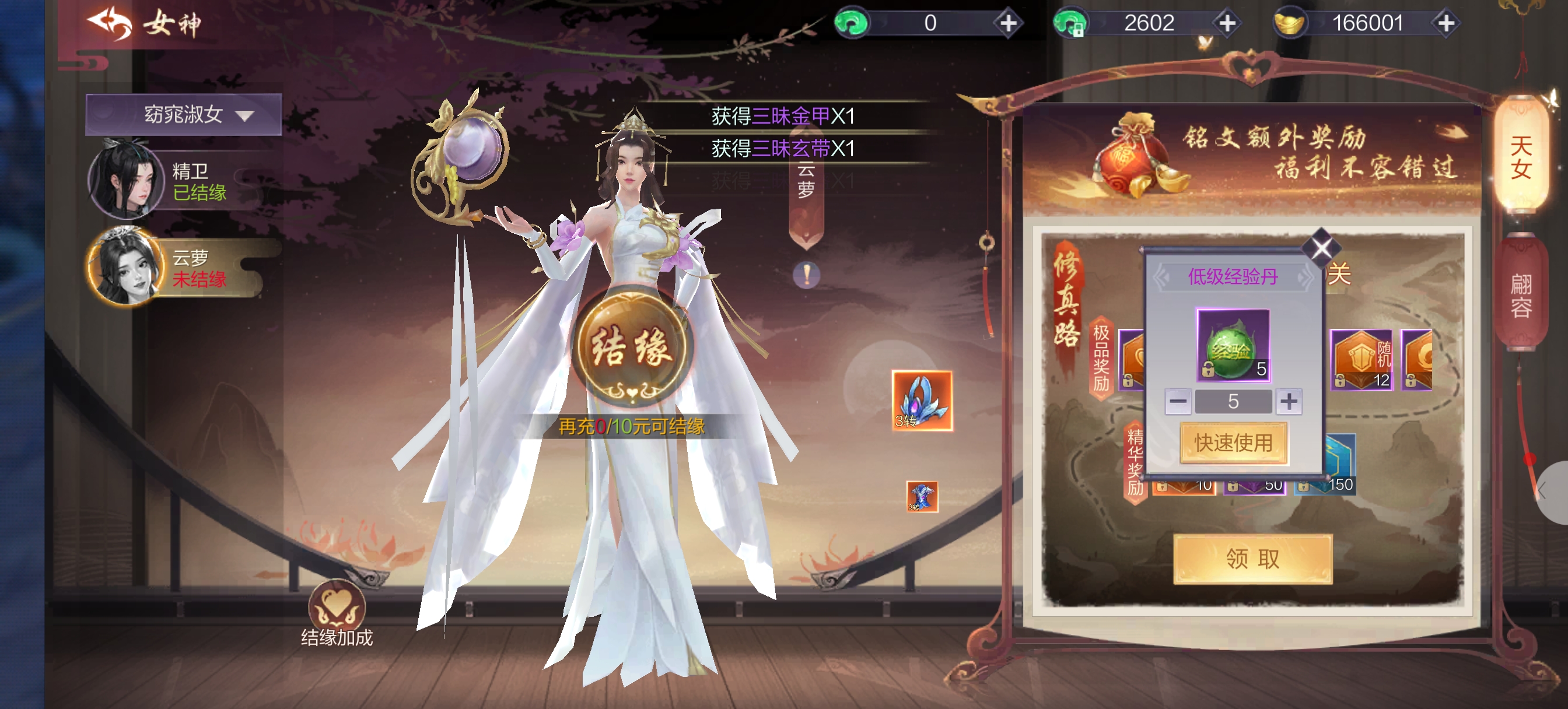Increase the item quantity with plus
Screen dimensions: 1568x709
[x=1289, y=402]
